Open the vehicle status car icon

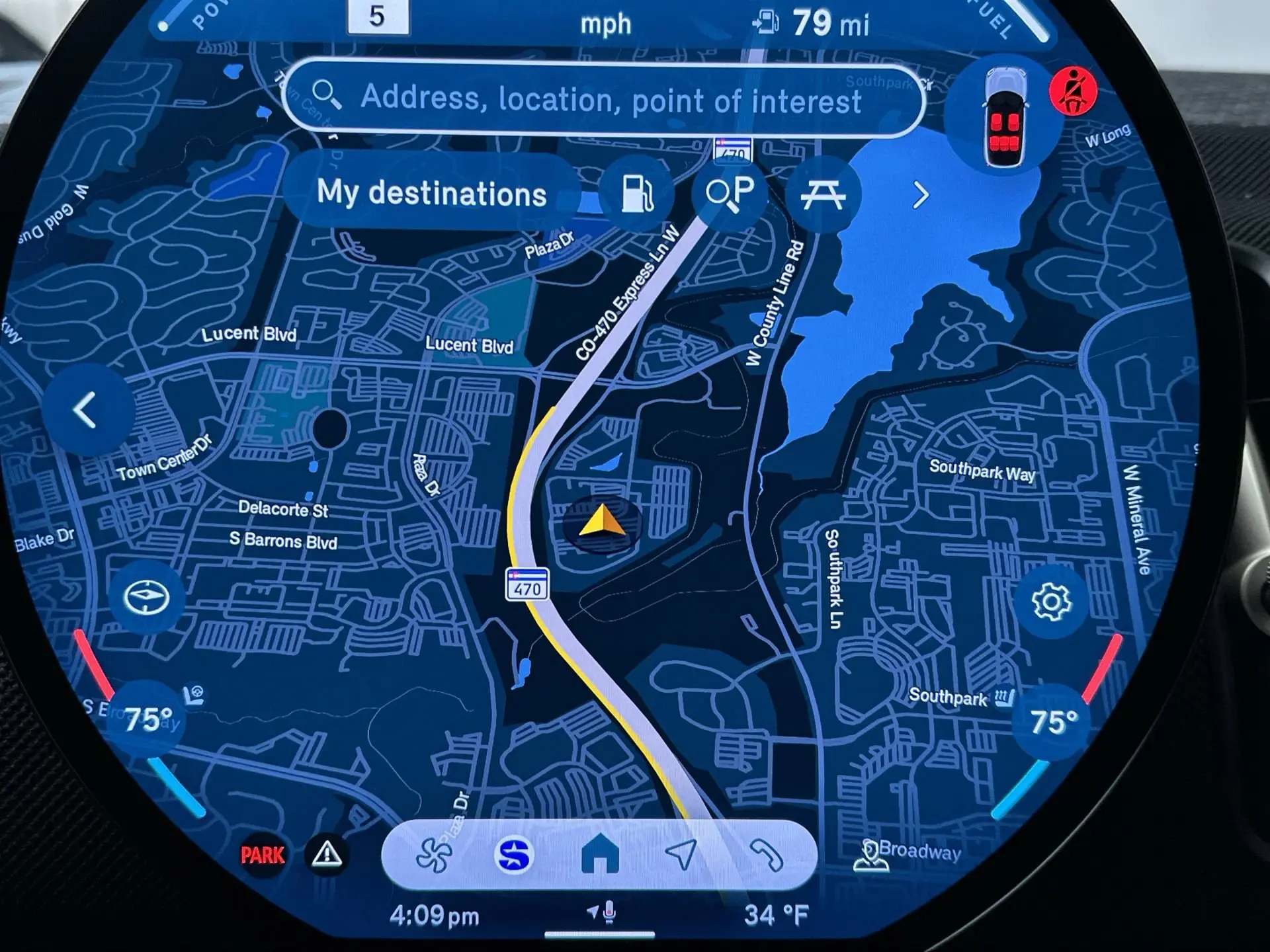pyautogui.click(x=1003, y=119)
